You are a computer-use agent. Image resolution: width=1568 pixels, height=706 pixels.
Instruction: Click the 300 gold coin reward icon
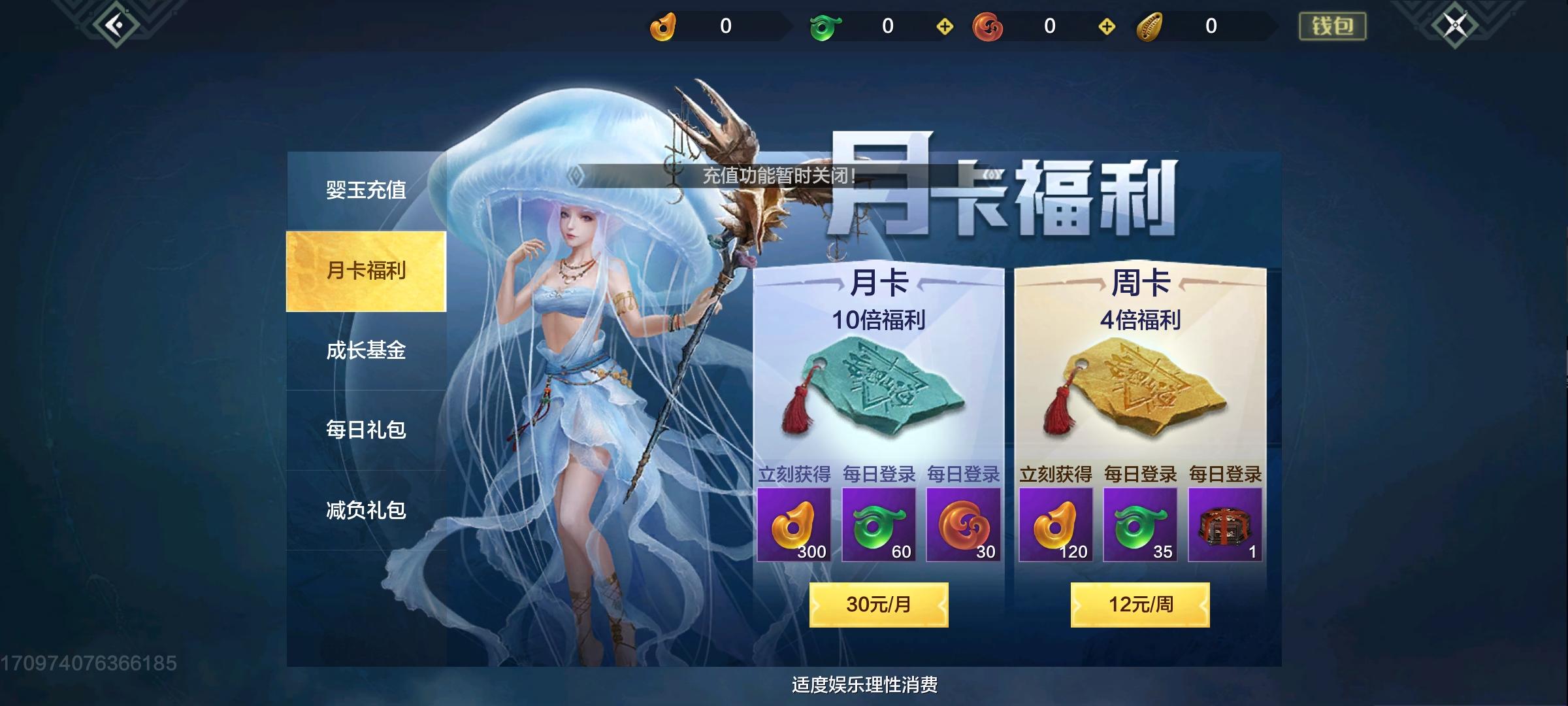click(794, 525)
